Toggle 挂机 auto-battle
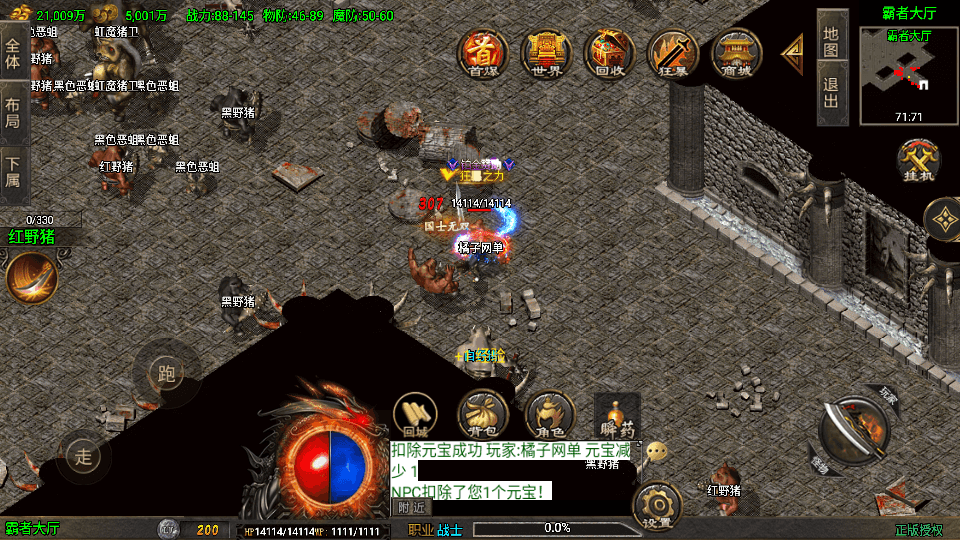Image resolution: width=960 pixels, height=540 pixels. [x=917, y=161]
